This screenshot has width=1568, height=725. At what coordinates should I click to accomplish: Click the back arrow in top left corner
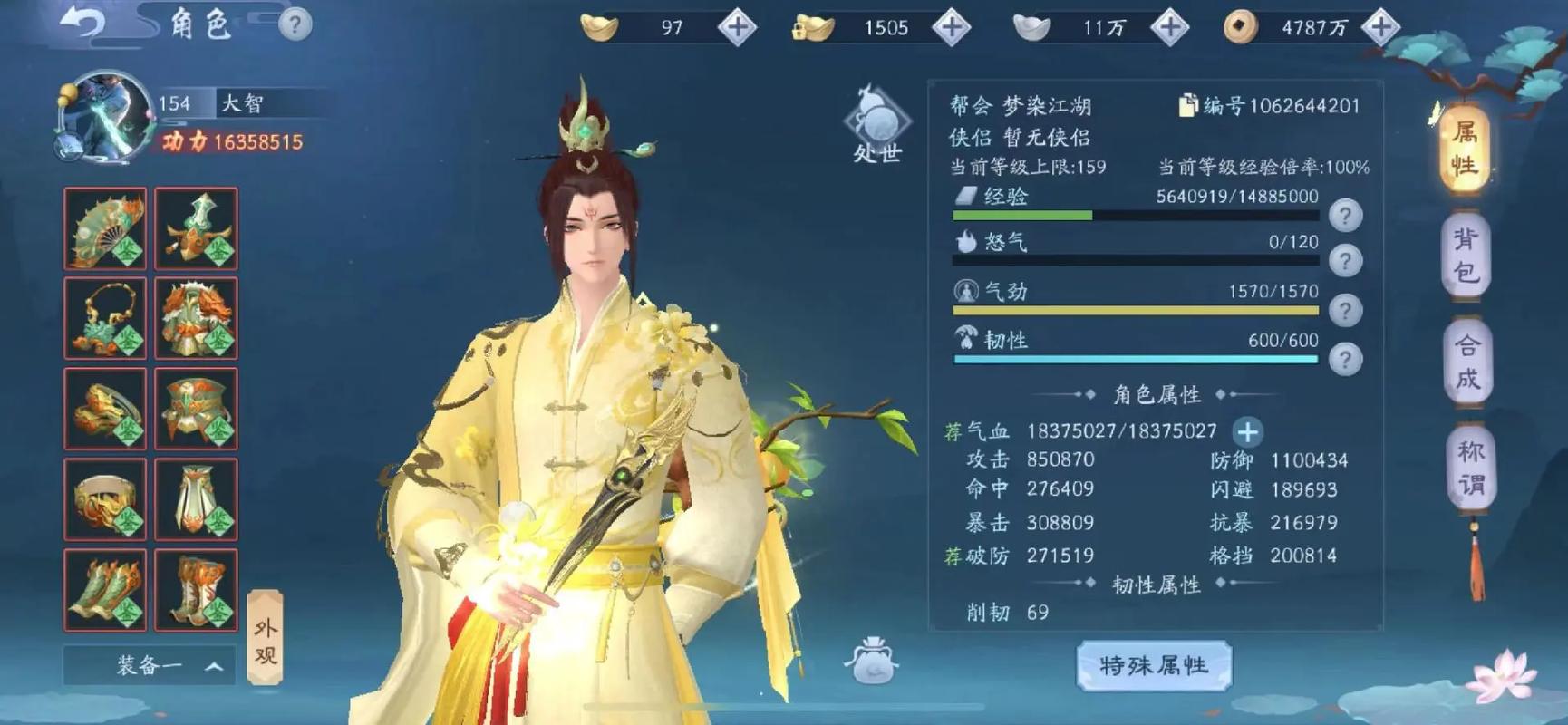pos(82,23)
